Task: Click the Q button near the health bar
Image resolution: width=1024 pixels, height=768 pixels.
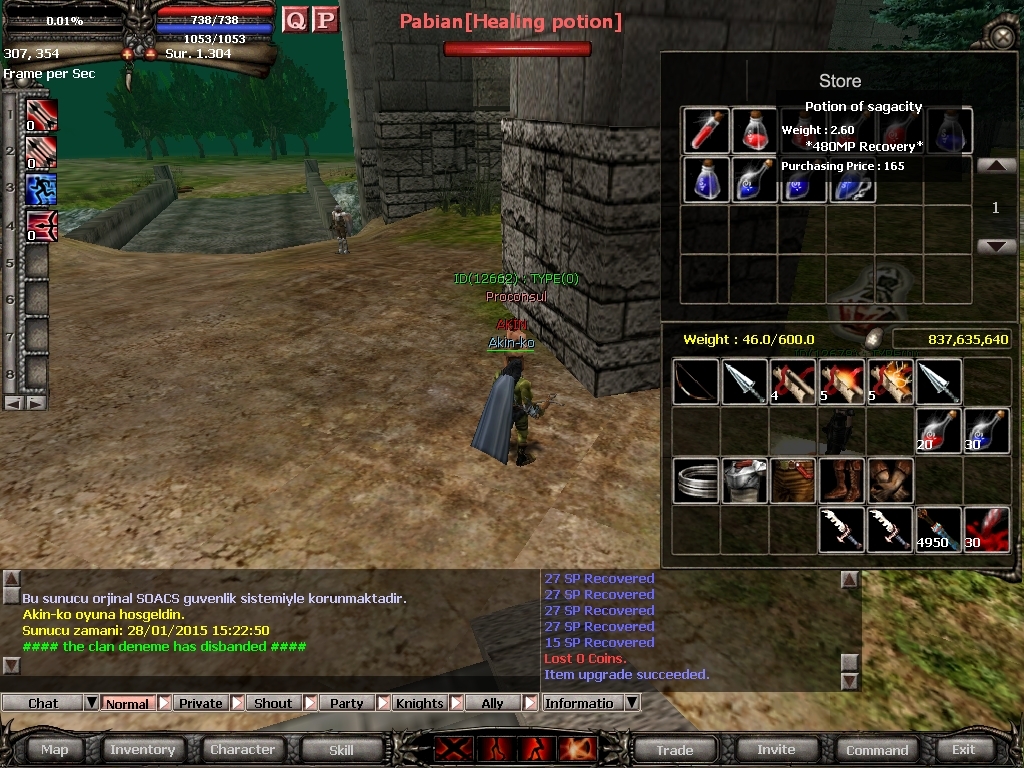Action: 295,19
